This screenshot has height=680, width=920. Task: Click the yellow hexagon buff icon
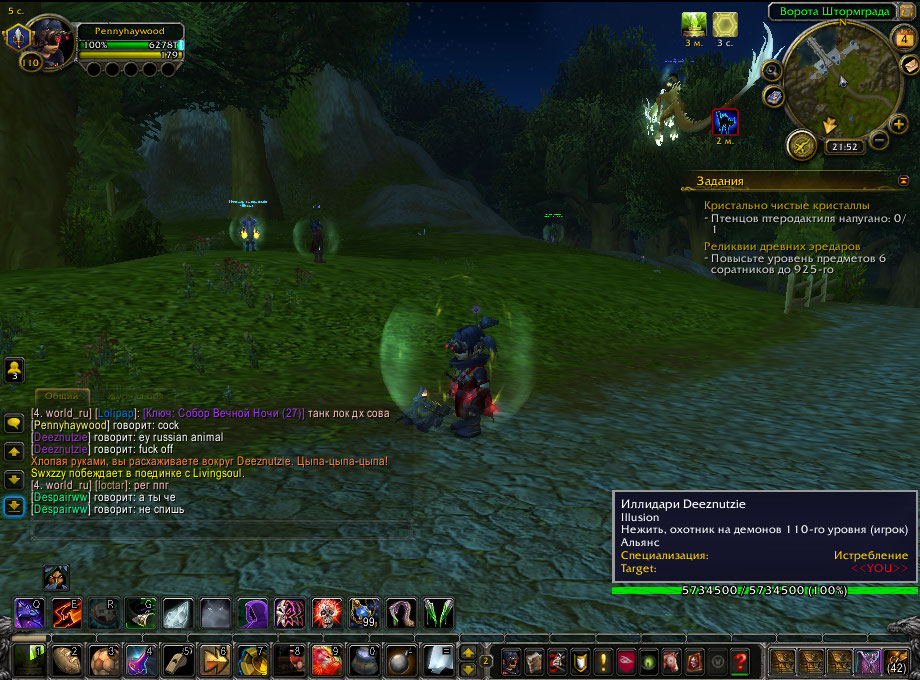[725, 24]
